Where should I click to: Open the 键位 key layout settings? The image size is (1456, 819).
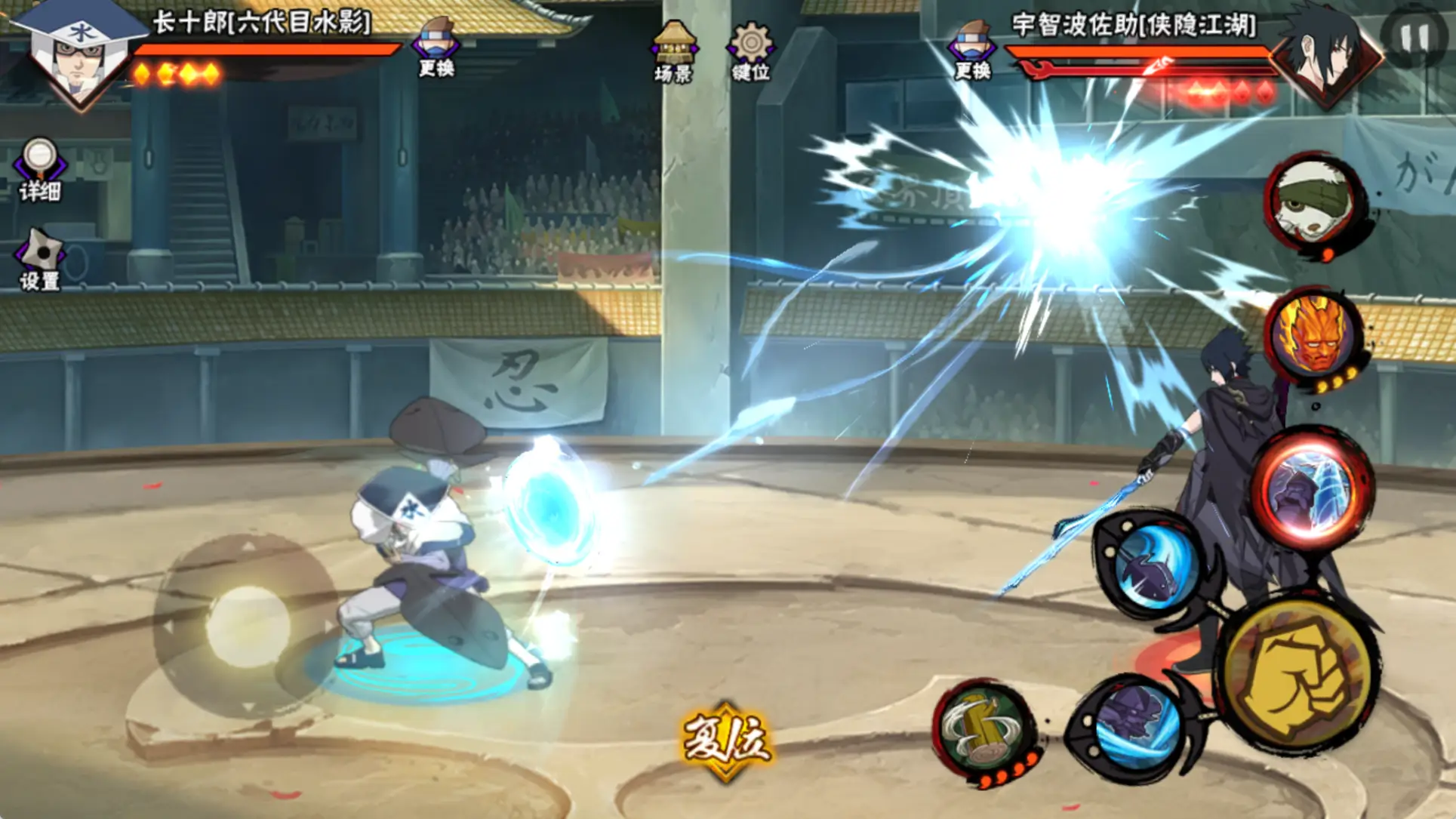750,51
